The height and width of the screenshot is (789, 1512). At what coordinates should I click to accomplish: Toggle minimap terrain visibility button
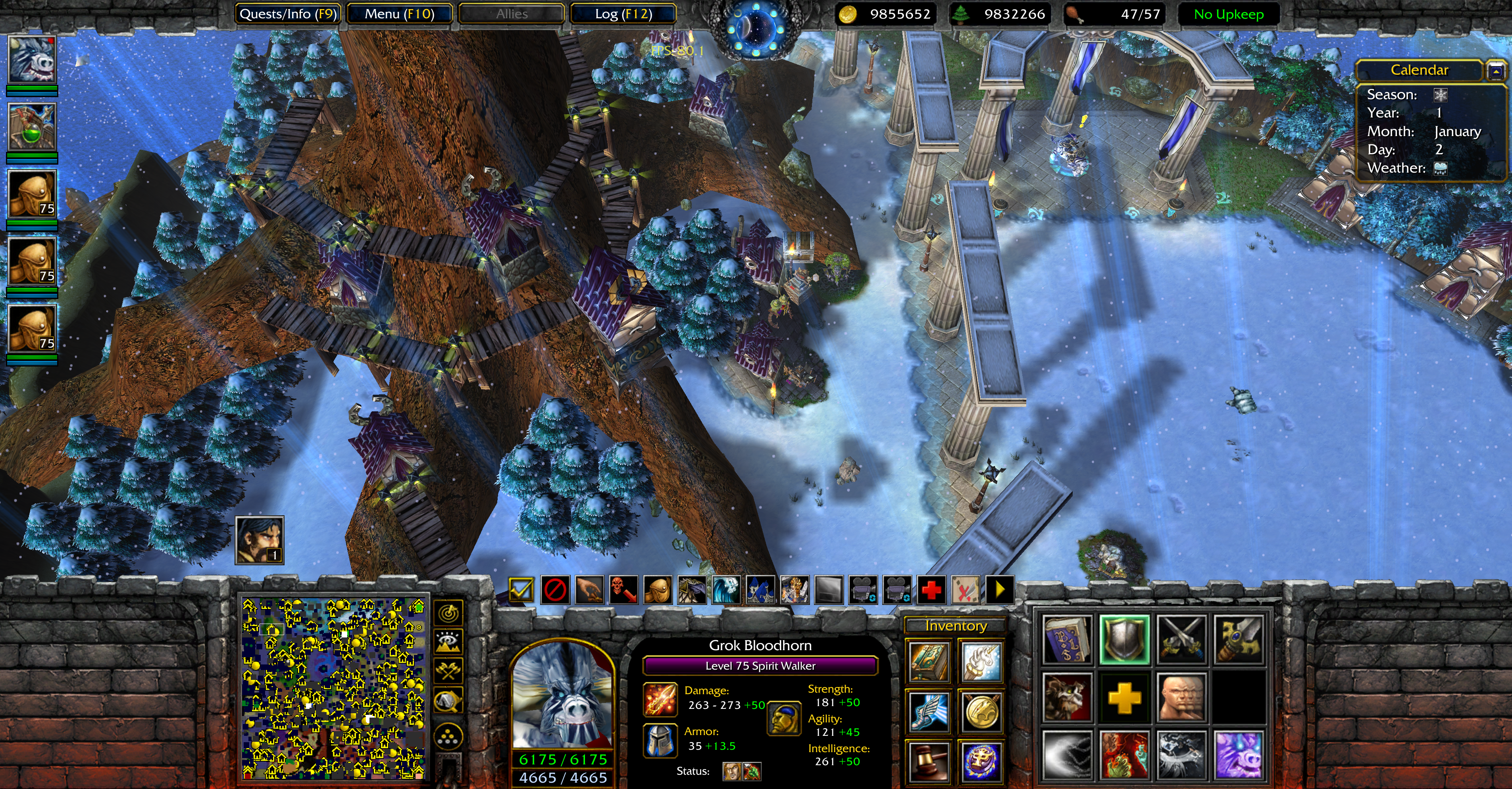[449, 642]
